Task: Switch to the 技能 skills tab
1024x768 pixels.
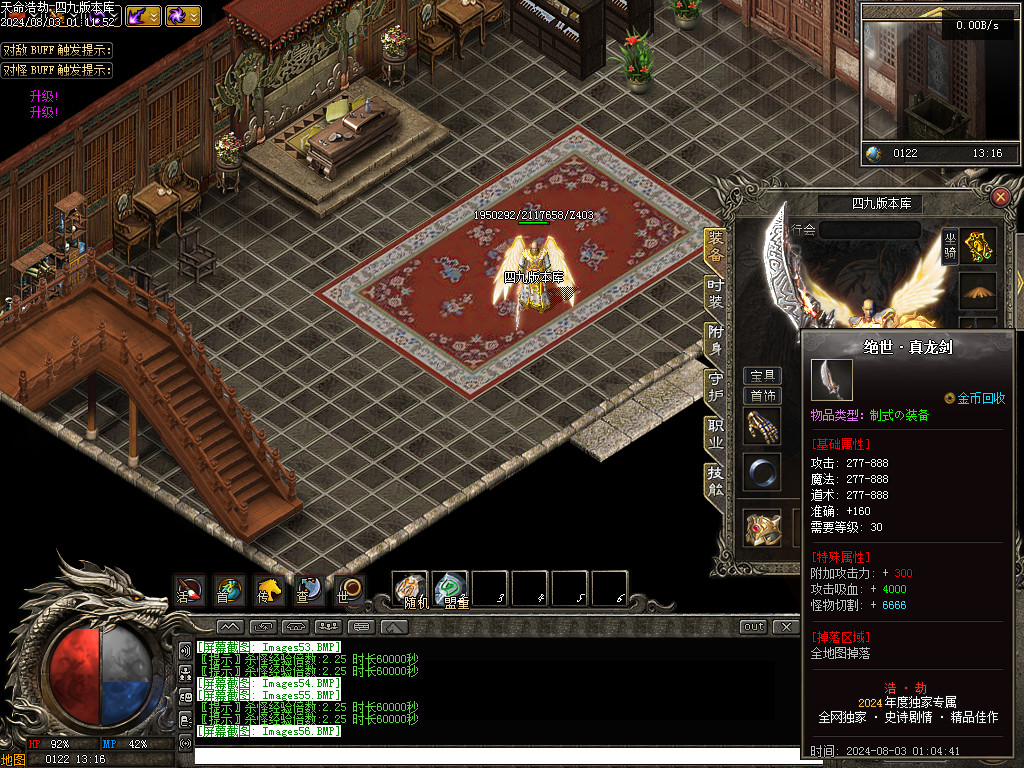Action: coord(715,480)
